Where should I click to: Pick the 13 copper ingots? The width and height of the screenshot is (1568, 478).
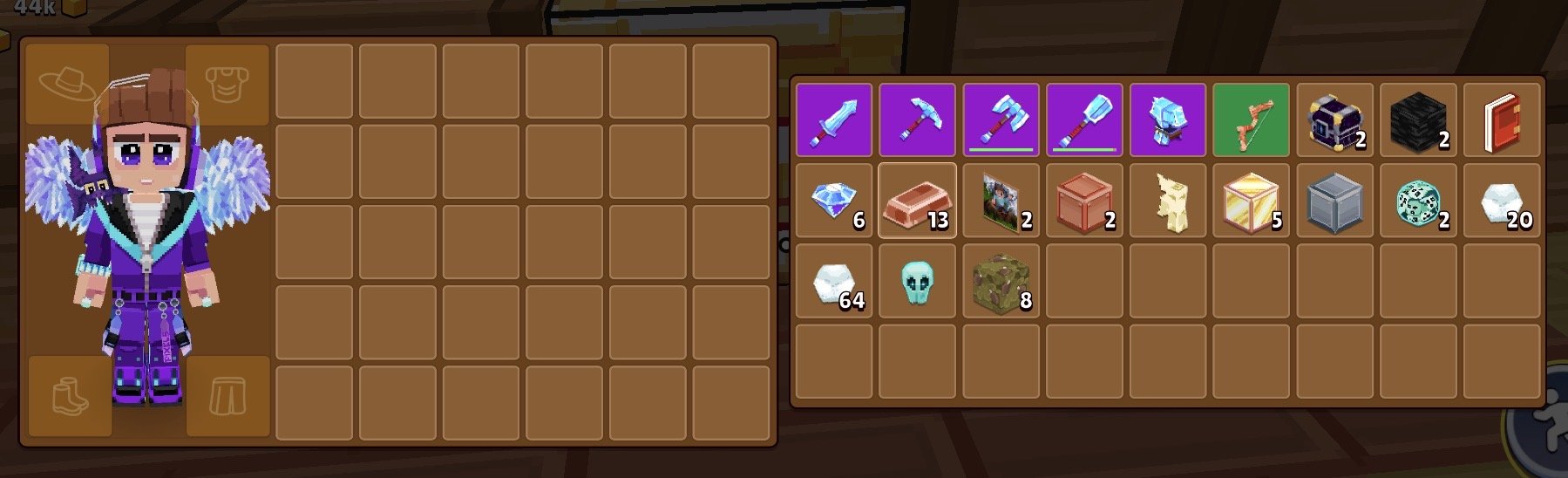coord(917,201)
